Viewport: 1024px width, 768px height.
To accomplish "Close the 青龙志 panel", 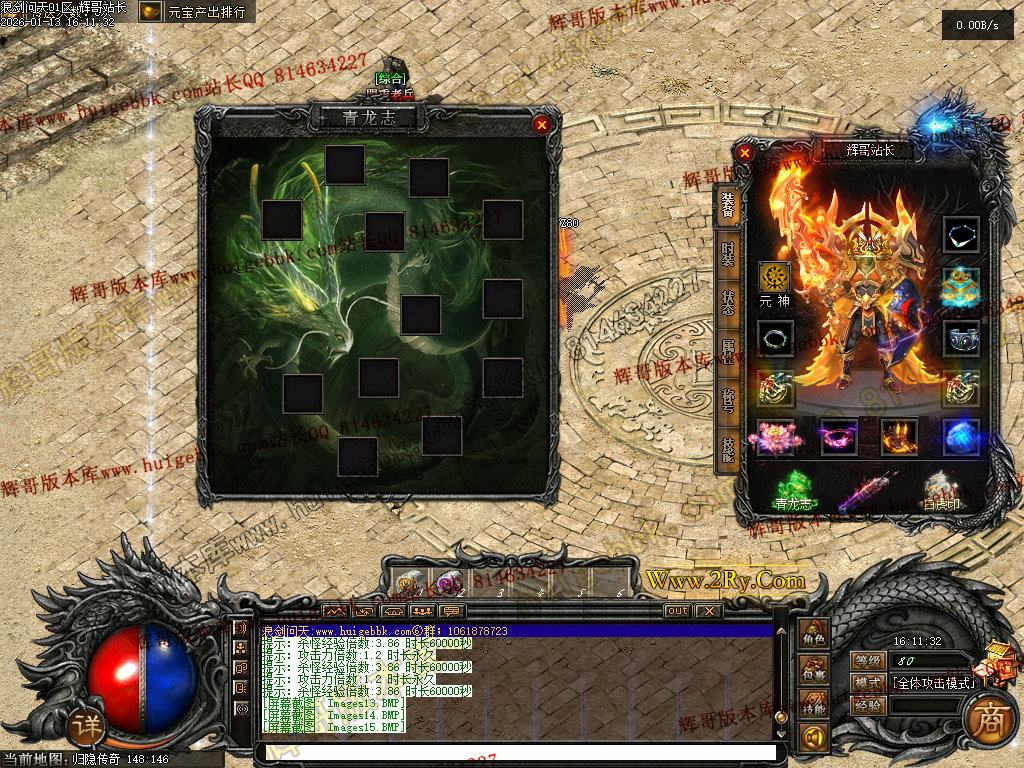I will click(541, 125).
